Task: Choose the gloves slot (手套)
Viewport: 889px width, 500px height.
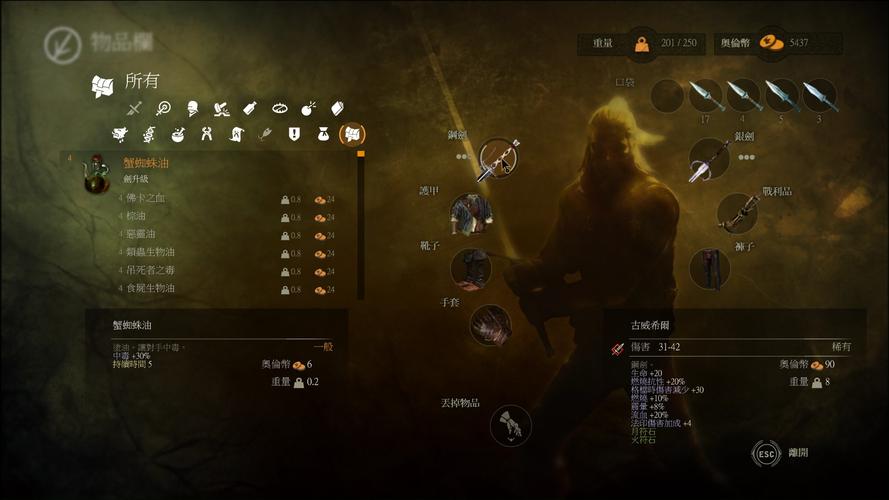Action: tap(490, 324)
